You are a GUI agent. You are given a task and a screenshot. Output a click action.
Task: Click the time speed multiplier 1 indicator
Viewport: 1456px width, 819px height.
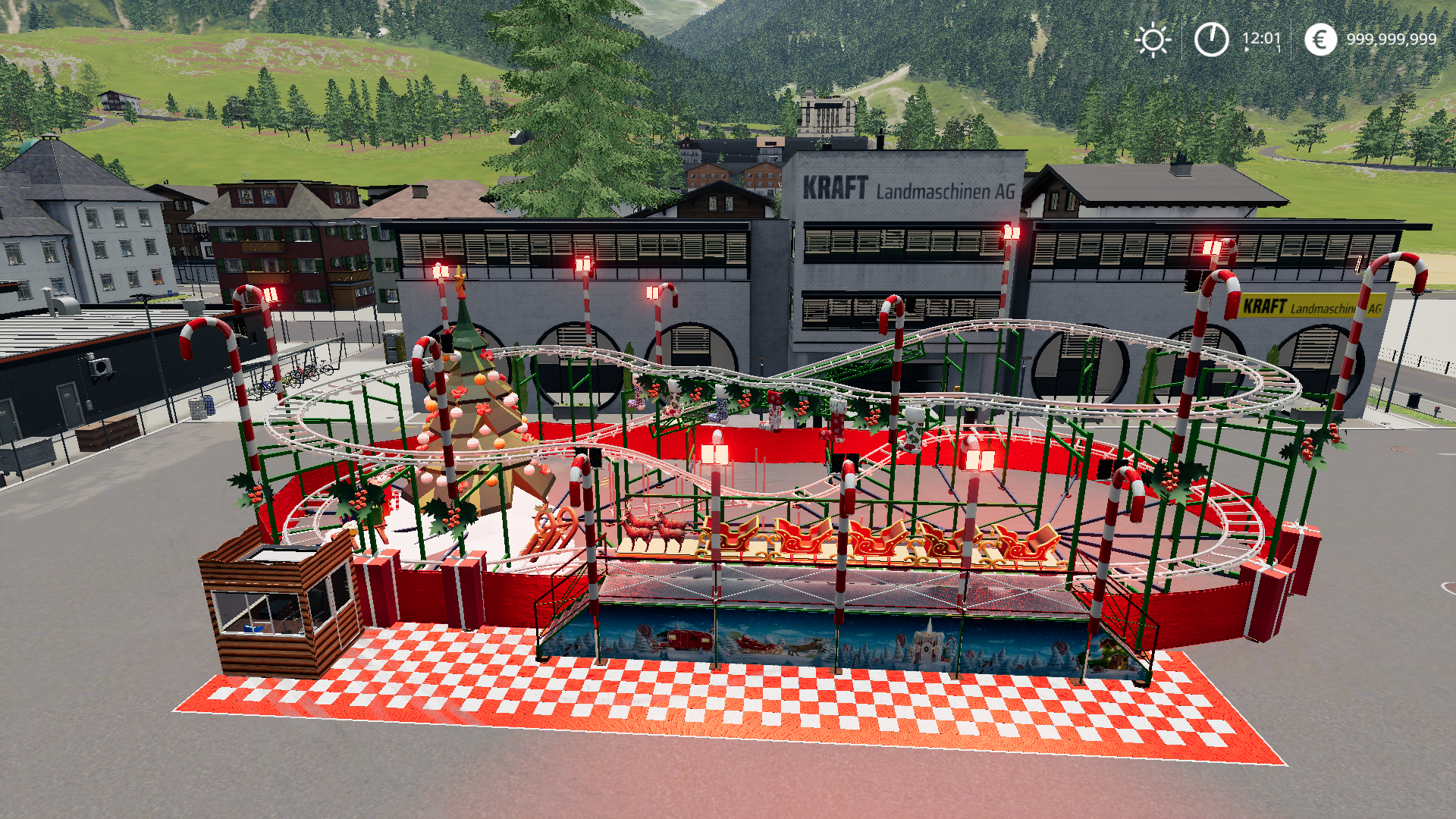[1278, 49]
